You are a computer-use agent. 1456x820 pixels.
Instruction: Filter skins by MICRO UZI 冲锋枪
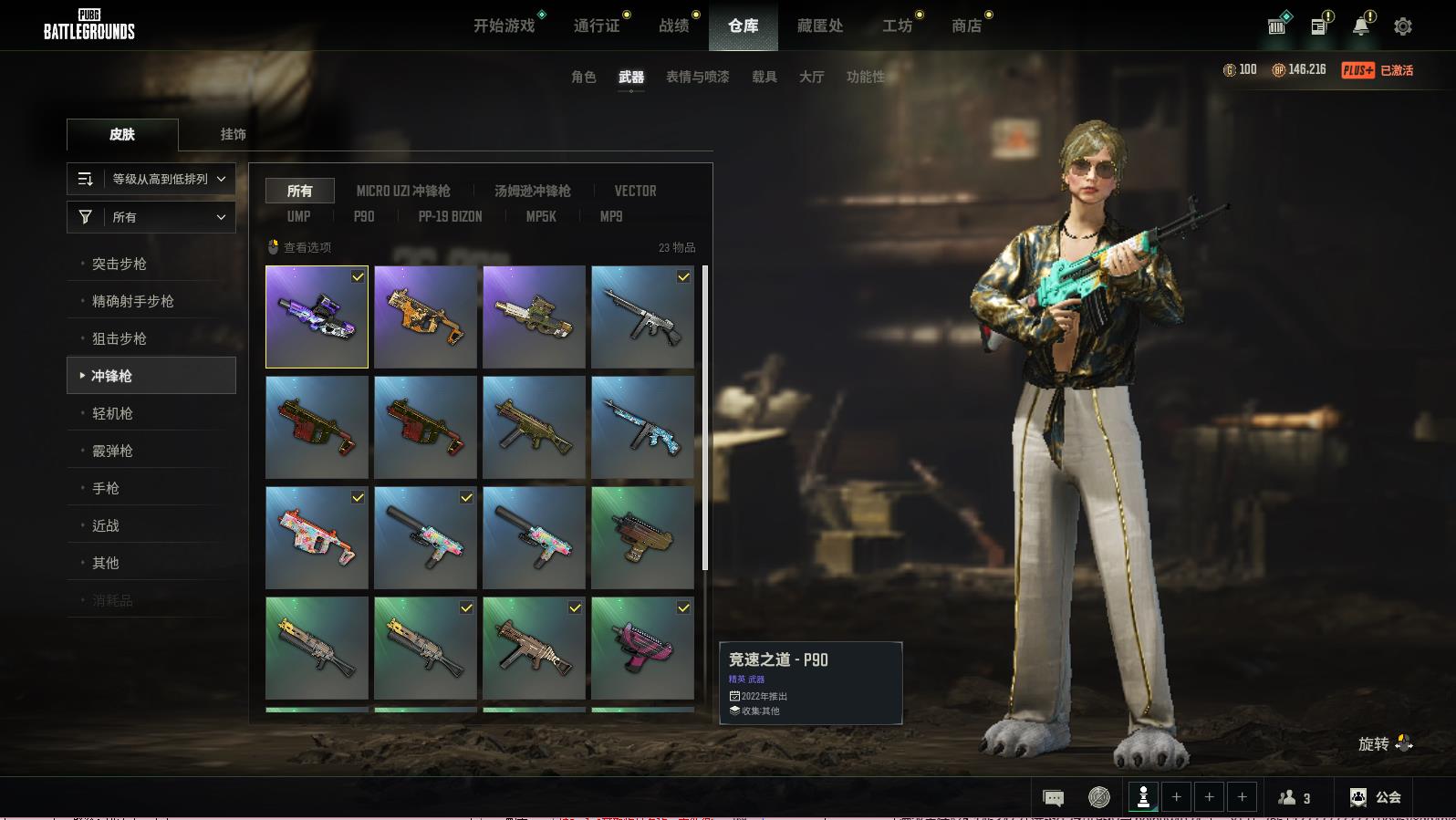click(403, 191)
